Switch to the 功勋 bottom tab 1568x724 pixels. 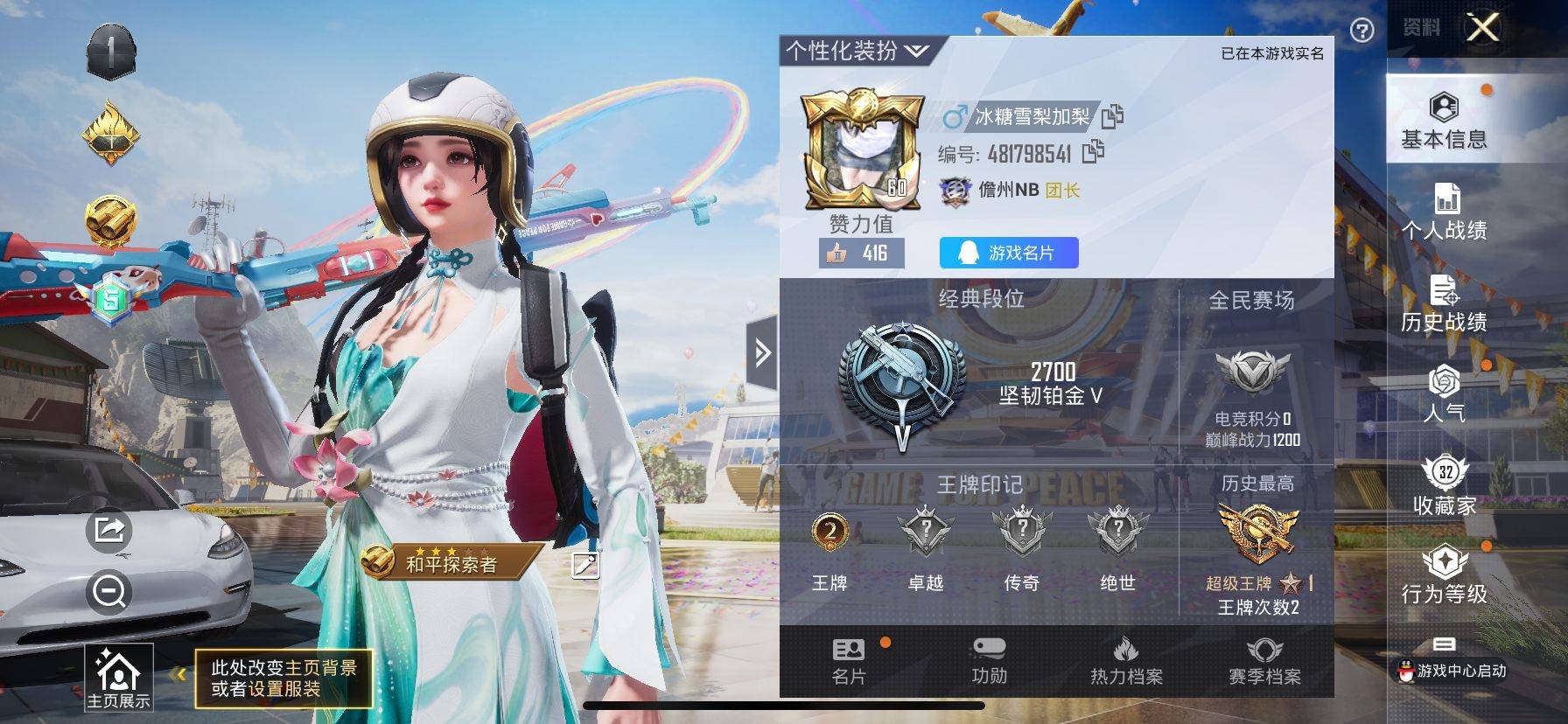989,662
